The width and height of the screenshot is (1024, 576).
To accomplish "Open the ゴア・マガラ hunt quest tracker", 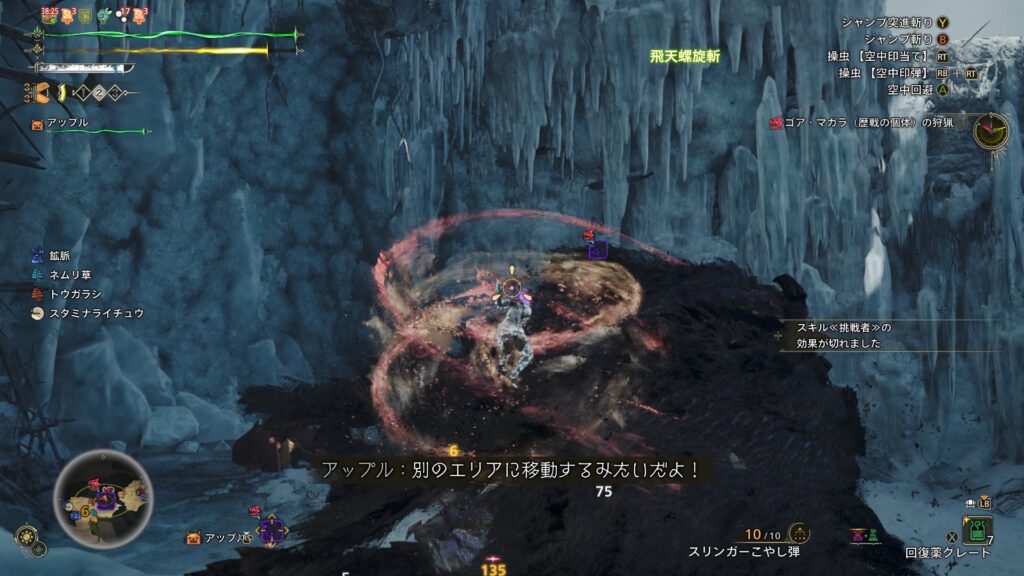I will point(866,122).
